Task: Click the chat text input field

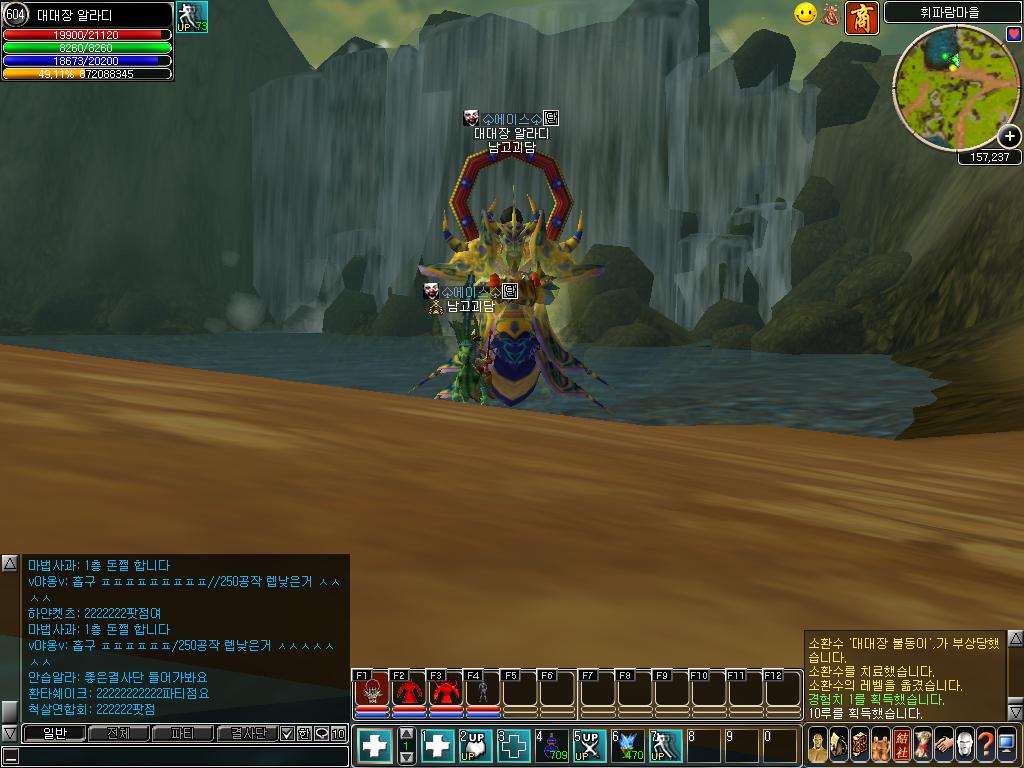Action: (180, 756)
